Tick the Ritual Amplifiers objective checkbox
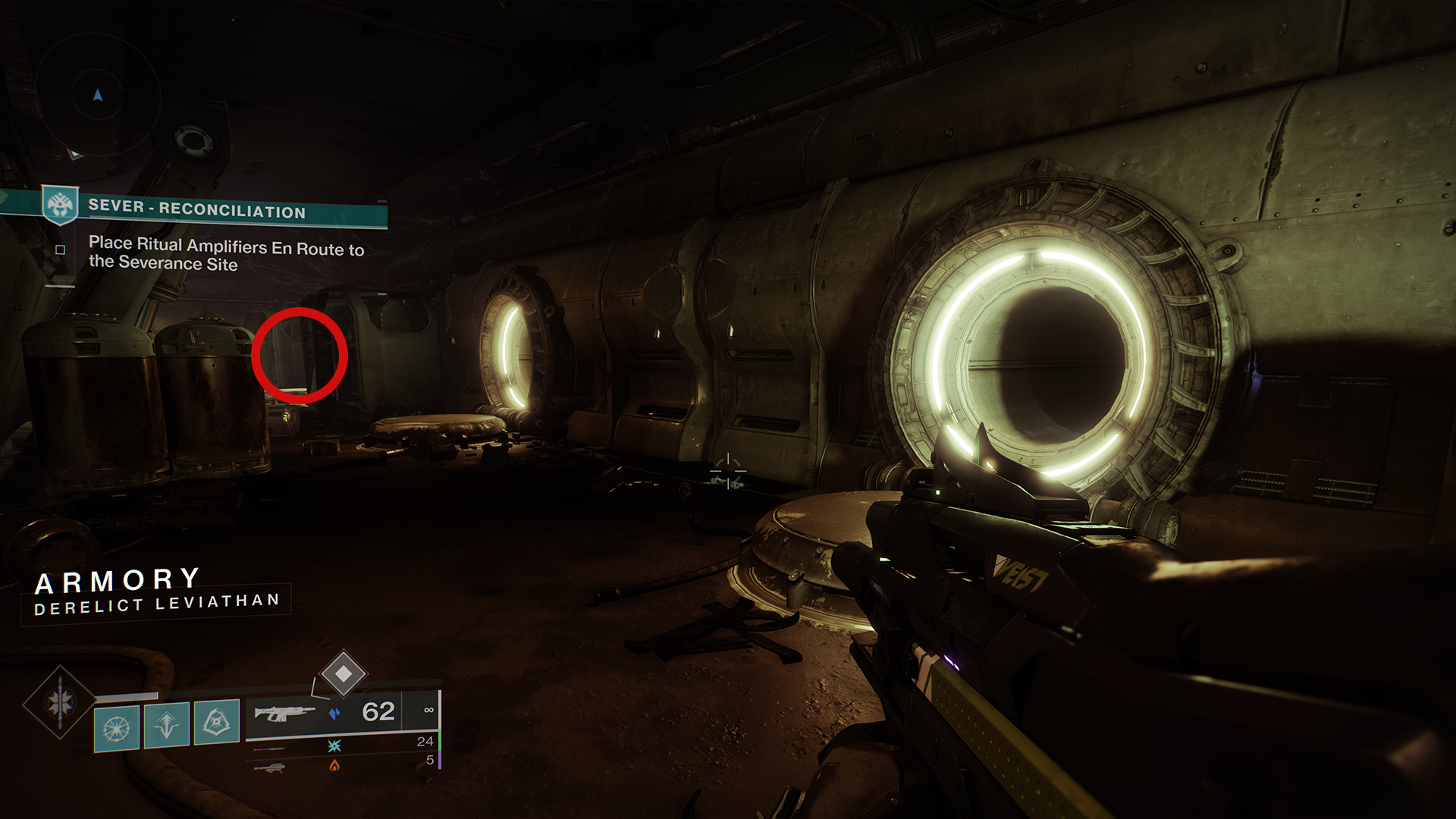 point(61,250)
